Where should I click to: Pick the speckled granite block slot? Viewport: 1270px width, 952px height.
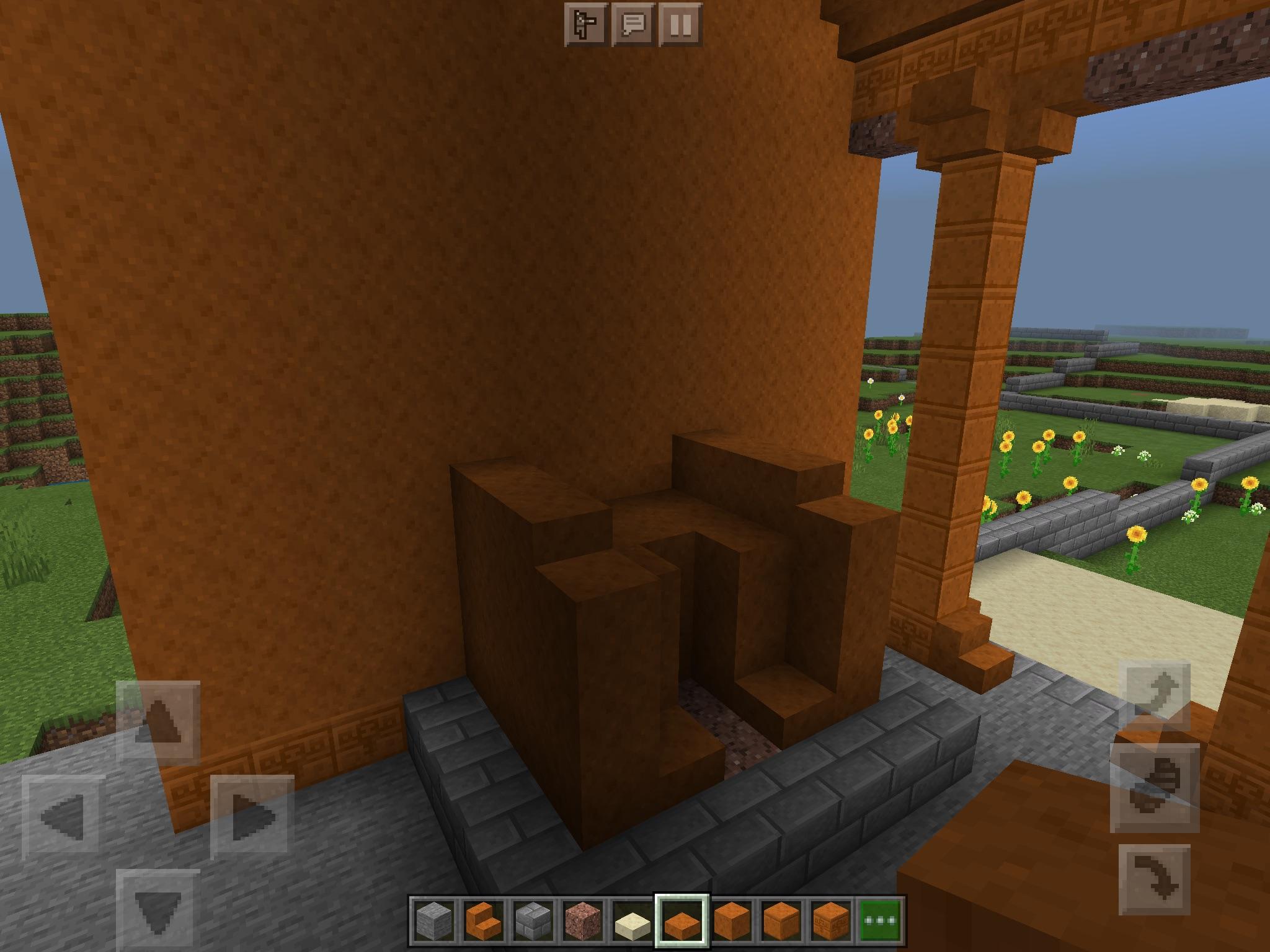pos(583,920)
